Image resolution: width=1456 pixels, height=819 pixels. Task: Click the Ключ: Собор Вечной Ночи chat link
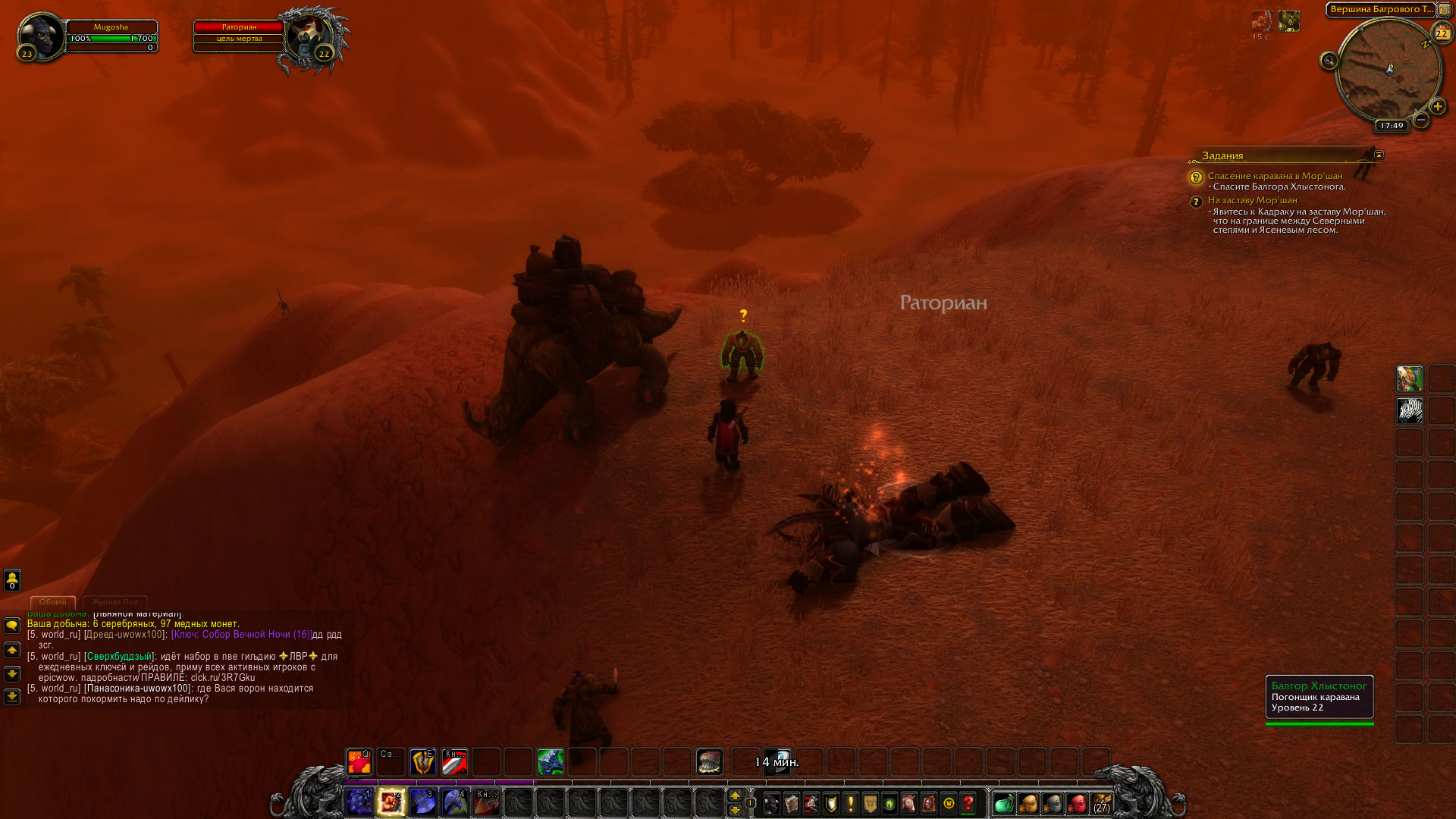tap(242, 635)
